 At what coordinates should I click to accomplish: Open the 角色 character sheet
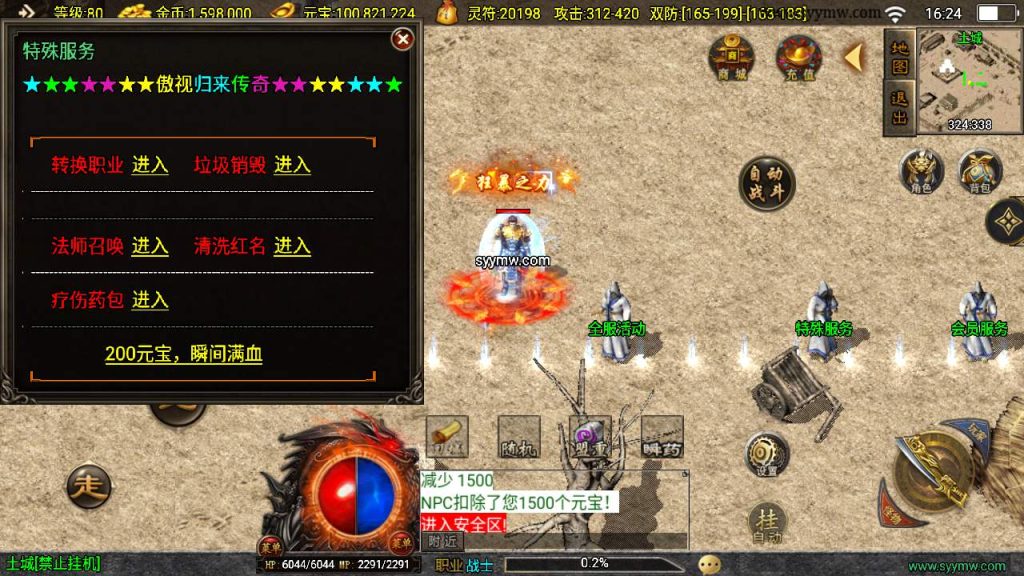(921, 172)
